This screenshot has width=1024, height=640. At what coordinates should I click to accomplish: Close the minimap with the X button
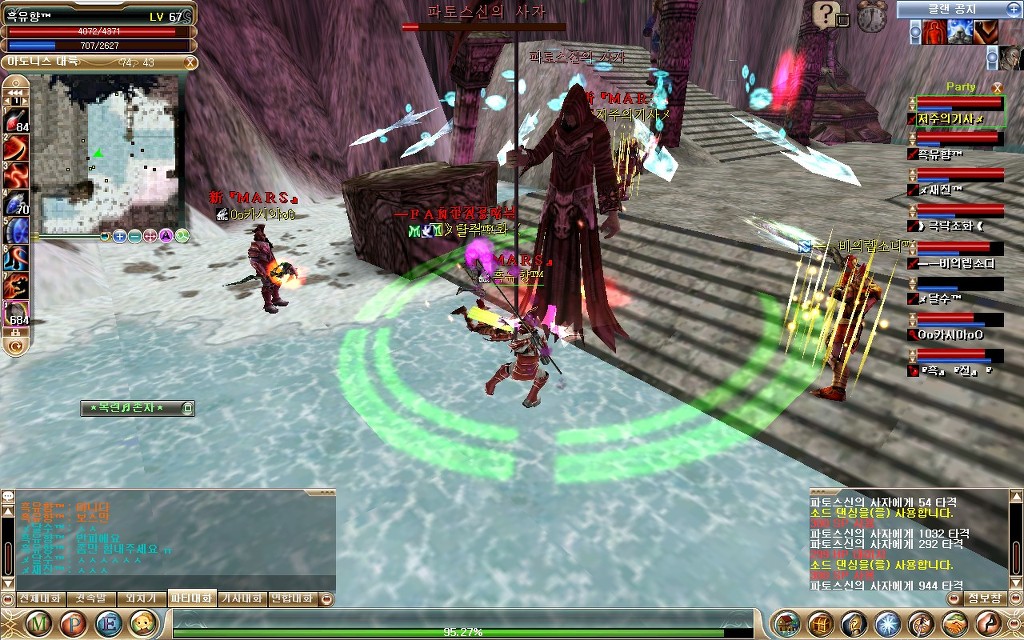pyautogui.click(x=190, y=62)
